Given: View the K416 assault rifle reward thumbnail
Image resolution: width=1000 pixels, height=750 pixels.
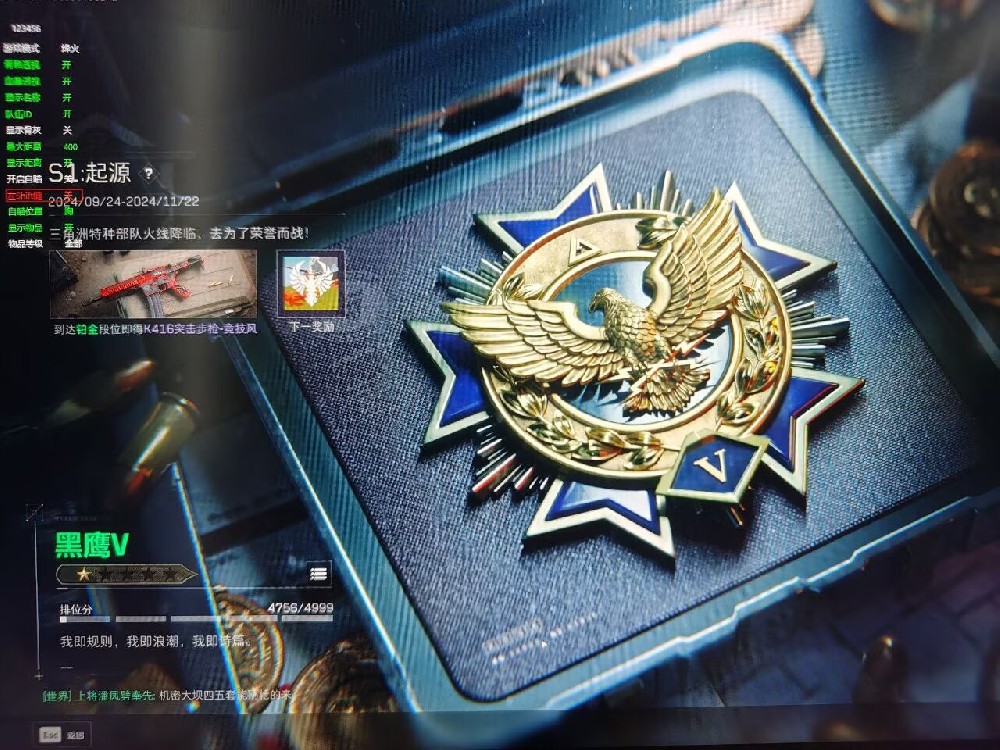Looking at the screenshot, I should pos(153,284).
